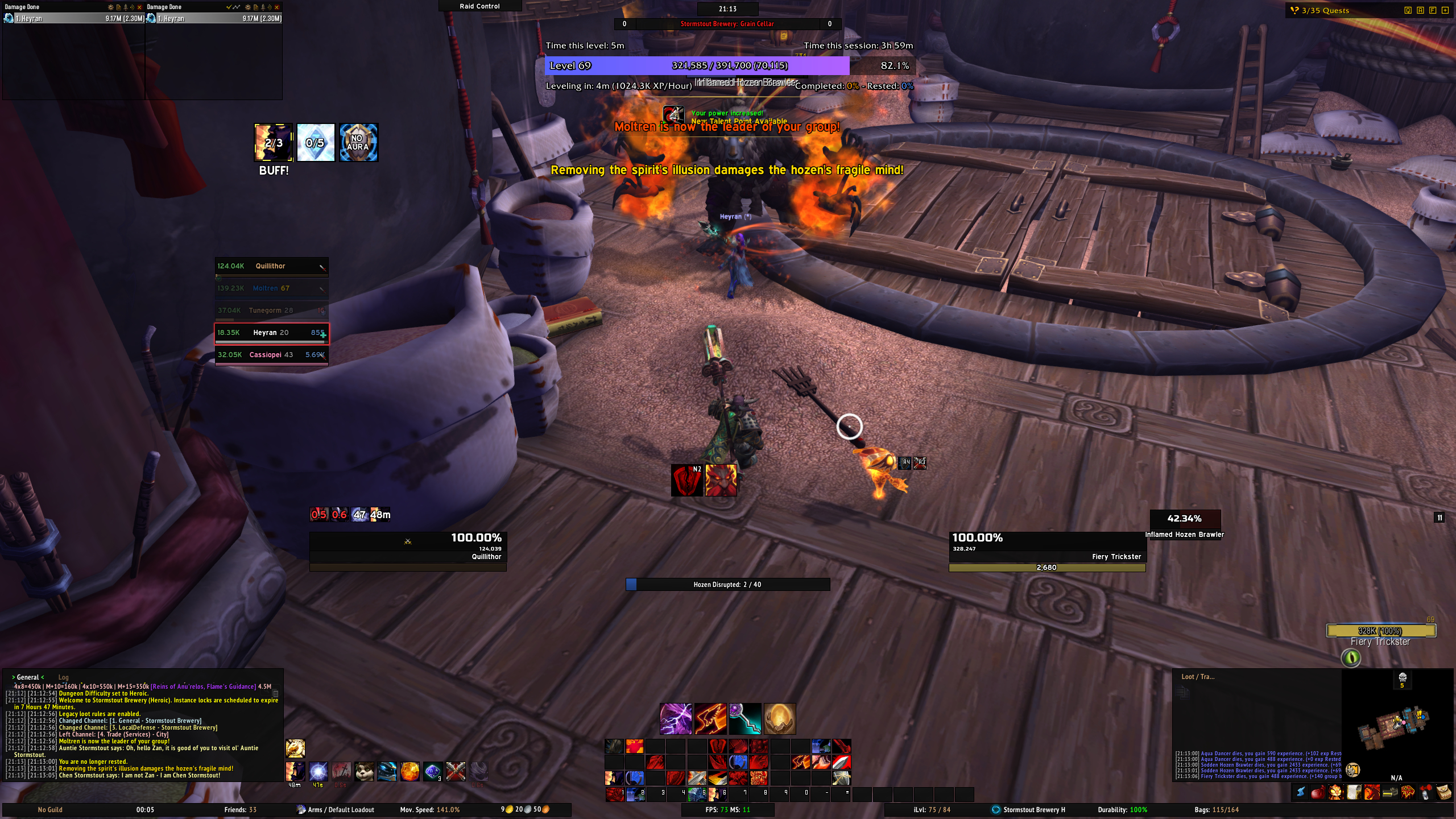1456x819 pixels.
Task: Target Cassiopei in the party frames
Action: (271, 355)
